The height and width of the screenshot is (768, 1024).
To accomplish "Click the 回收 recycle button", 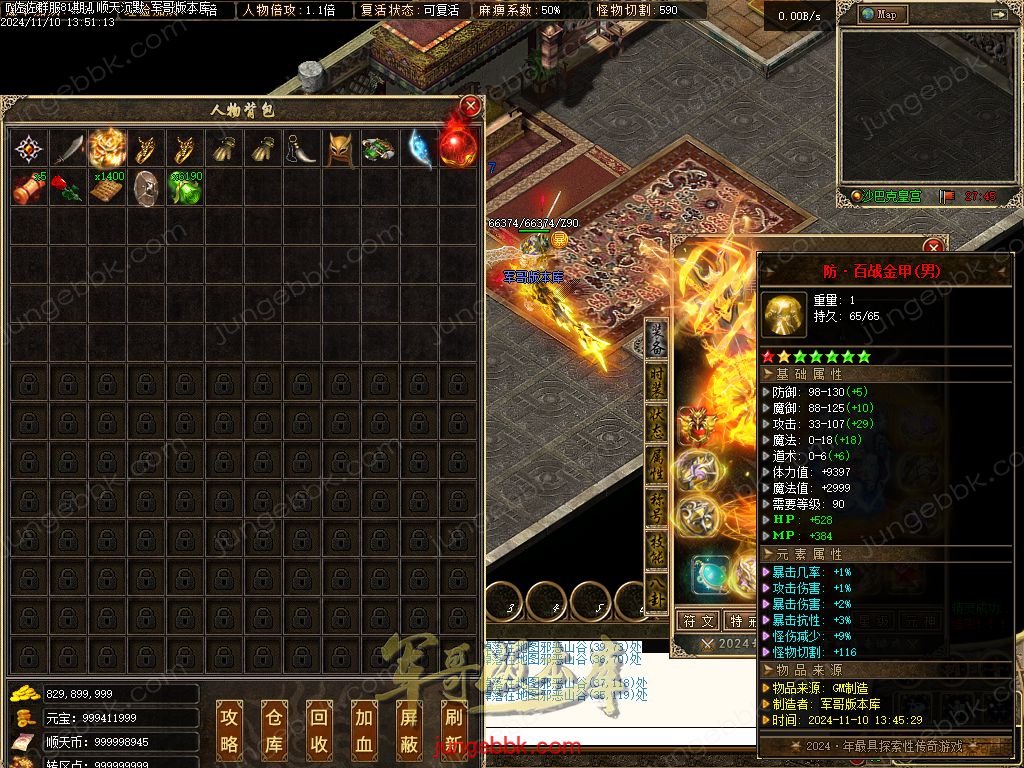I will coord(318,728).
